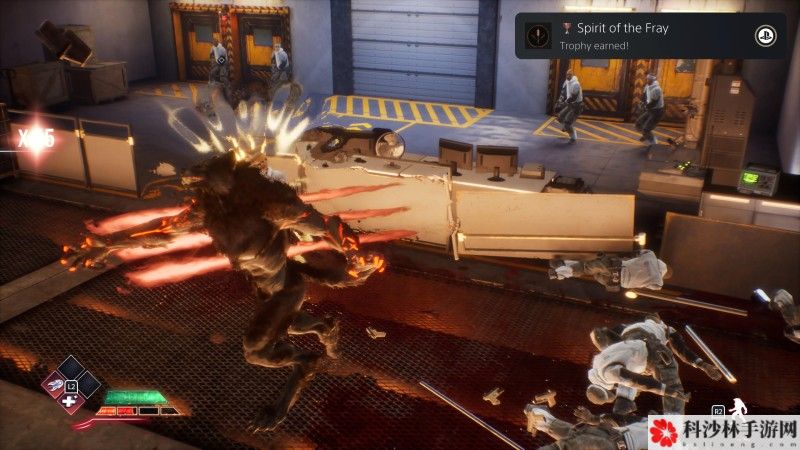
Task: Activate the white cross healing ability
Action: click(x=69, y=400)
